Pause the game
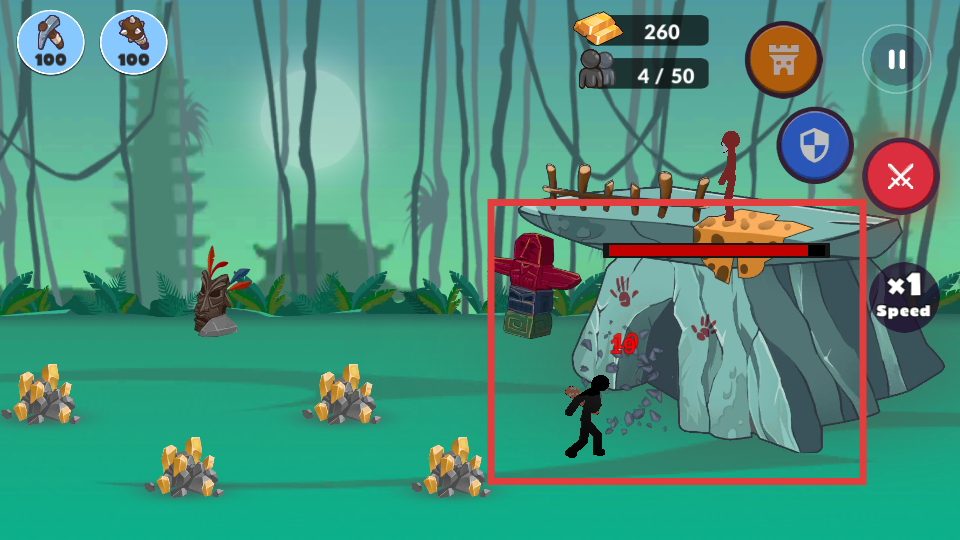 [x=897, y=59]
